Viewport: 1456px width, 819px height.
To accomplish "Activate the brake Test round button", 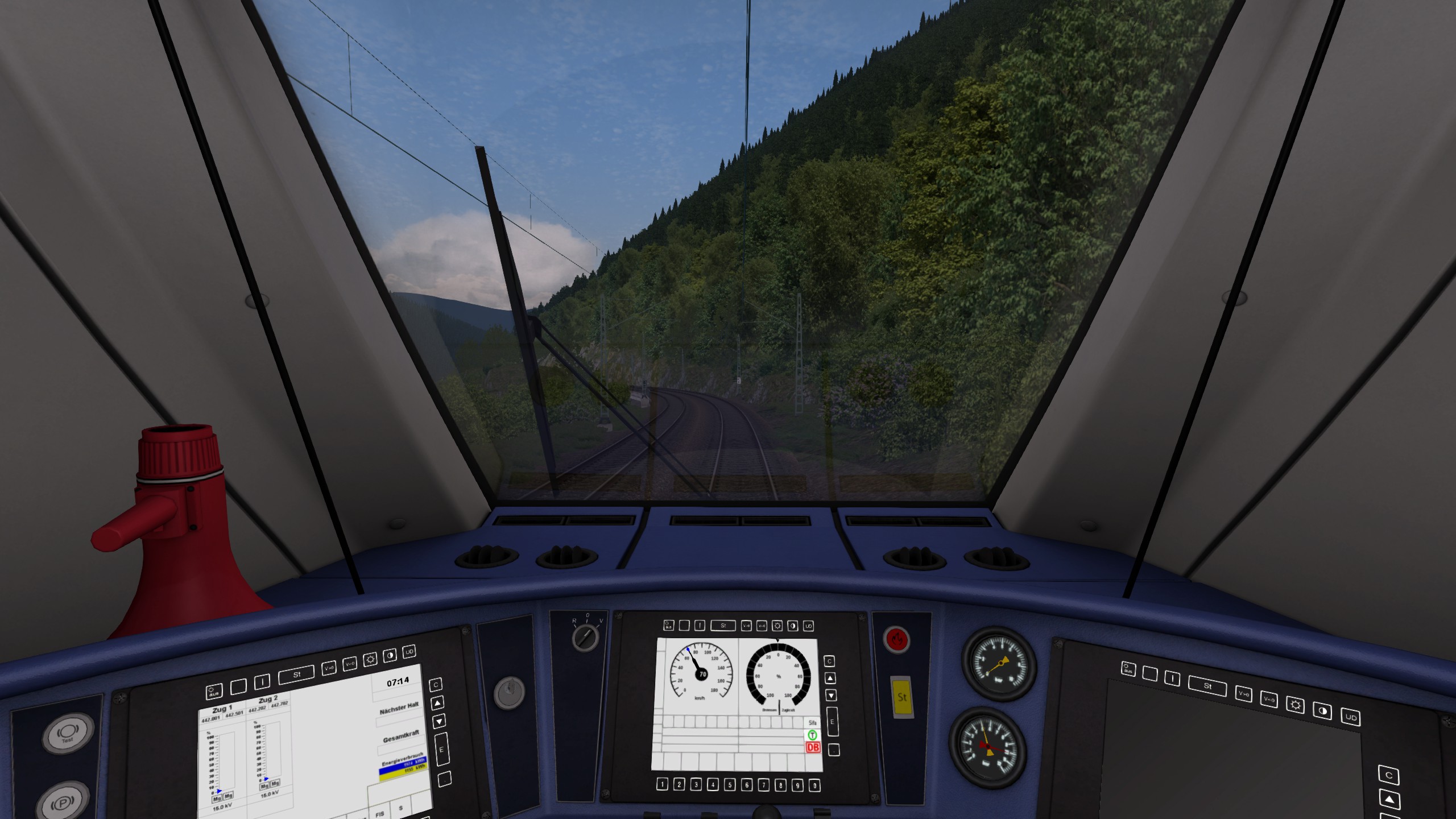I will (68, 733).
